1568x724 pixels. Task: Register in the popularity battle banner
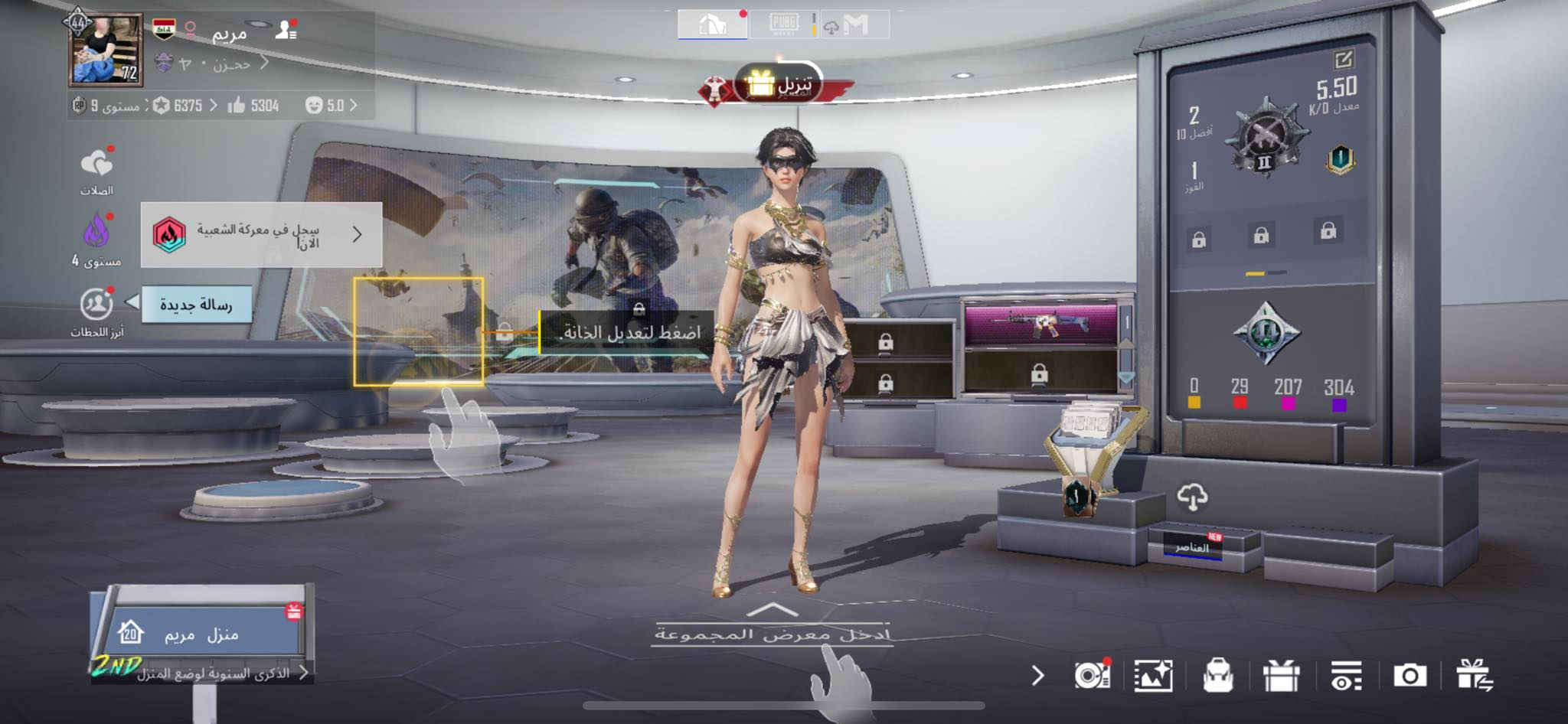pos(261,235)
